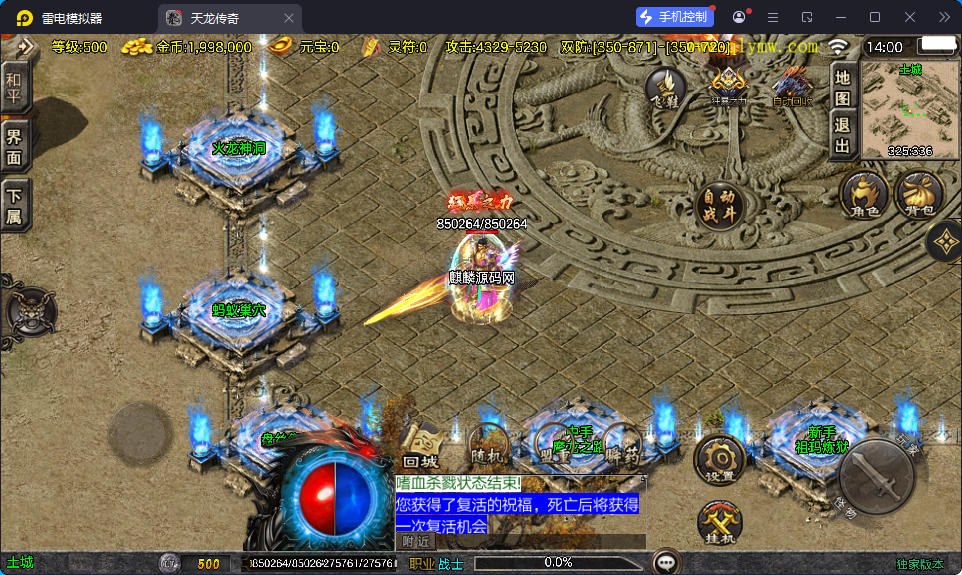Toggle 自动战斗 auto battle
The image size is (962, 575).
720,206
